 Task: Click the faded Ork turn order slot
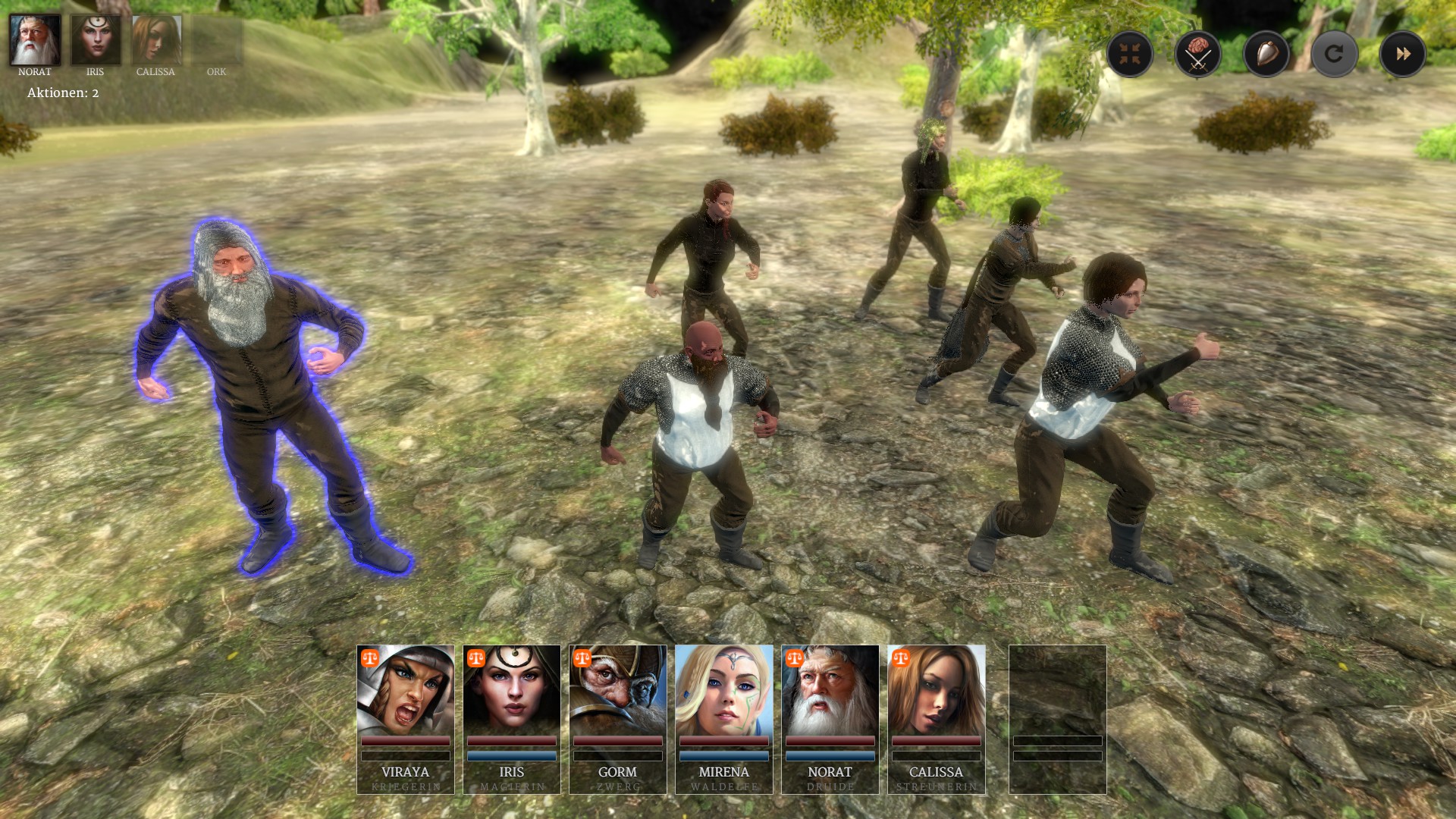pos(217,42)
